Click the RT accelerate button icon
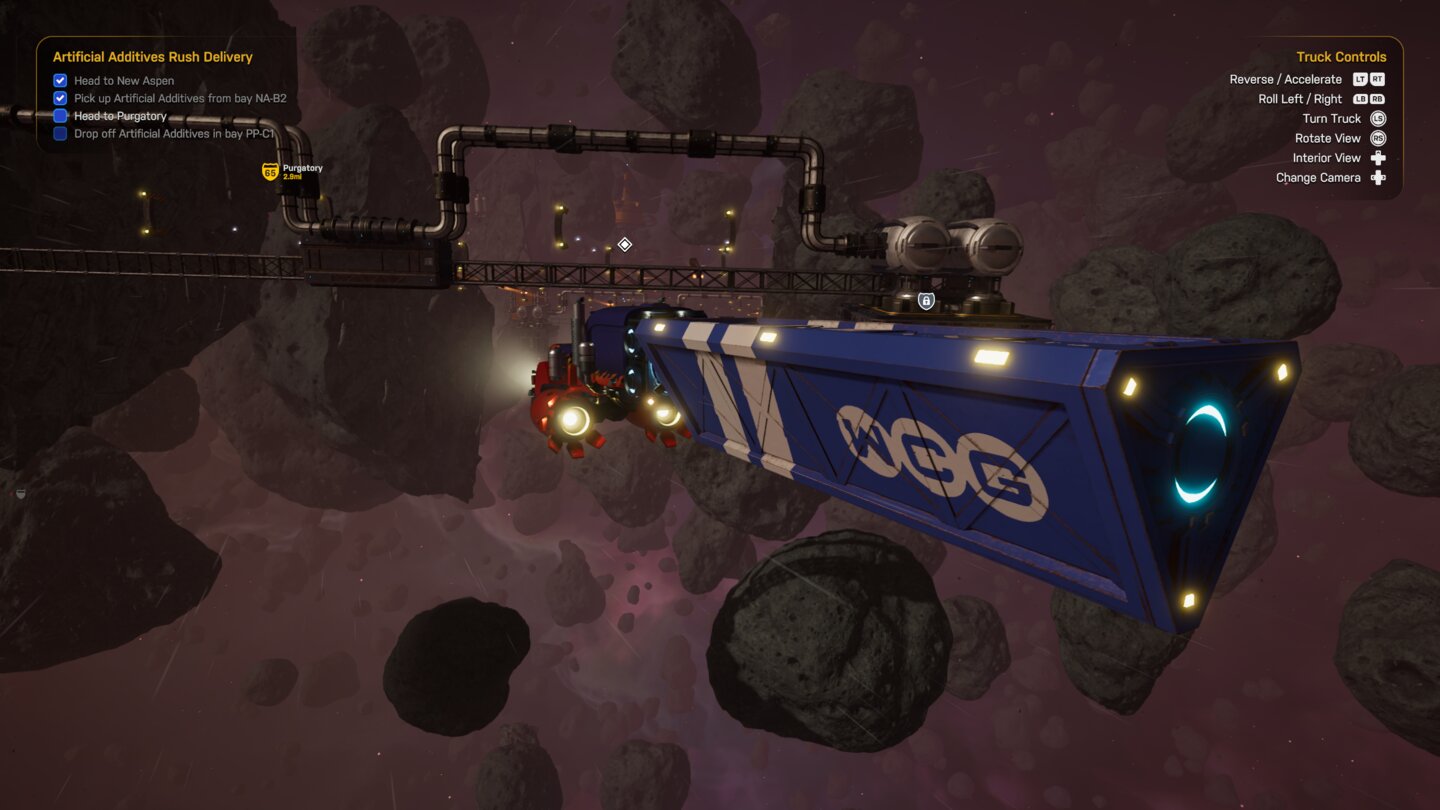The width and height of the screenshot is (1440, 810). (x=1377, y=79)
